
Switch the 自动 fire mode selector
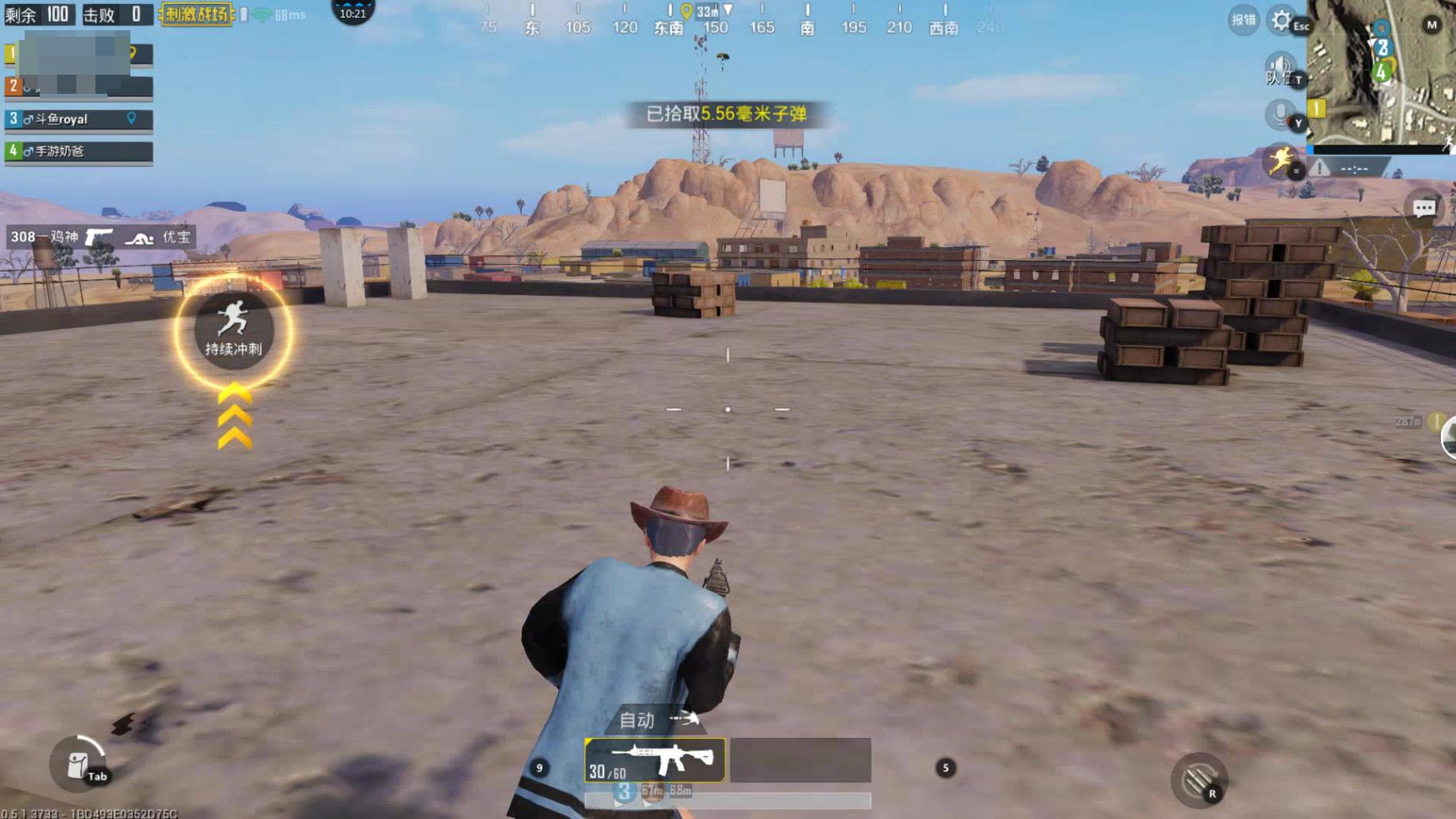(658, 720)
